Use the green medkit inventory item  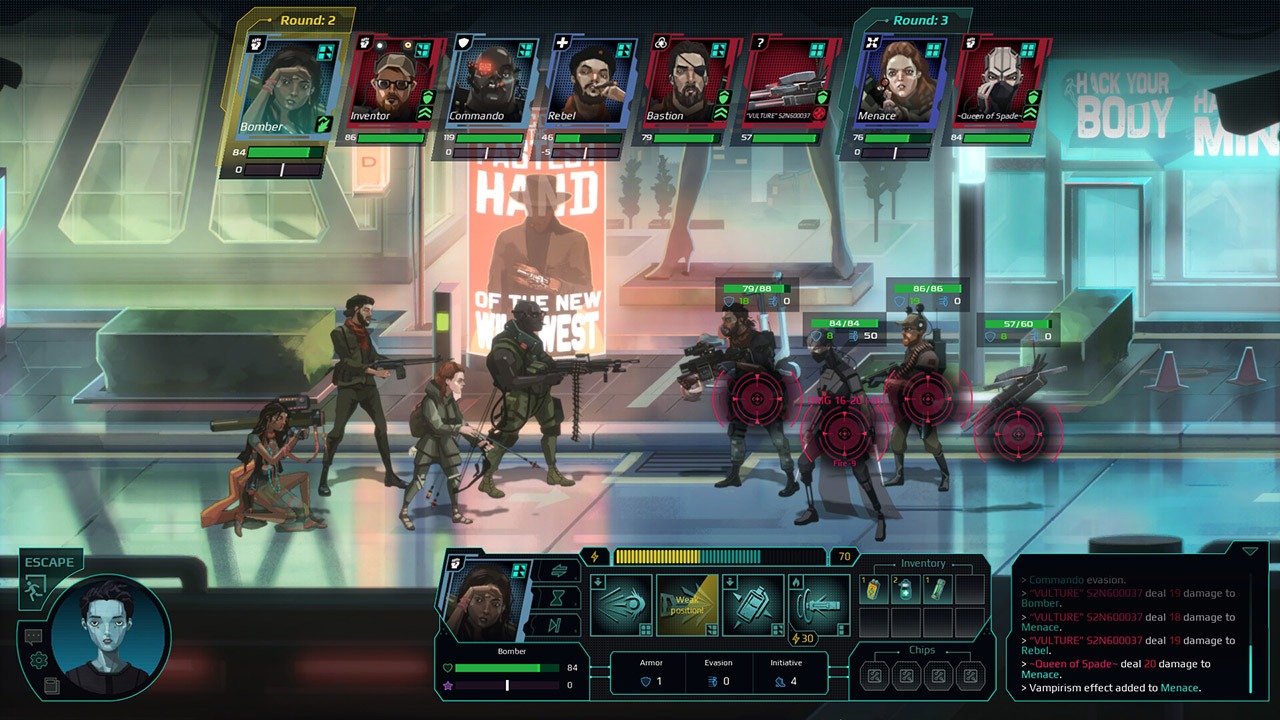(x=906, y=590)
